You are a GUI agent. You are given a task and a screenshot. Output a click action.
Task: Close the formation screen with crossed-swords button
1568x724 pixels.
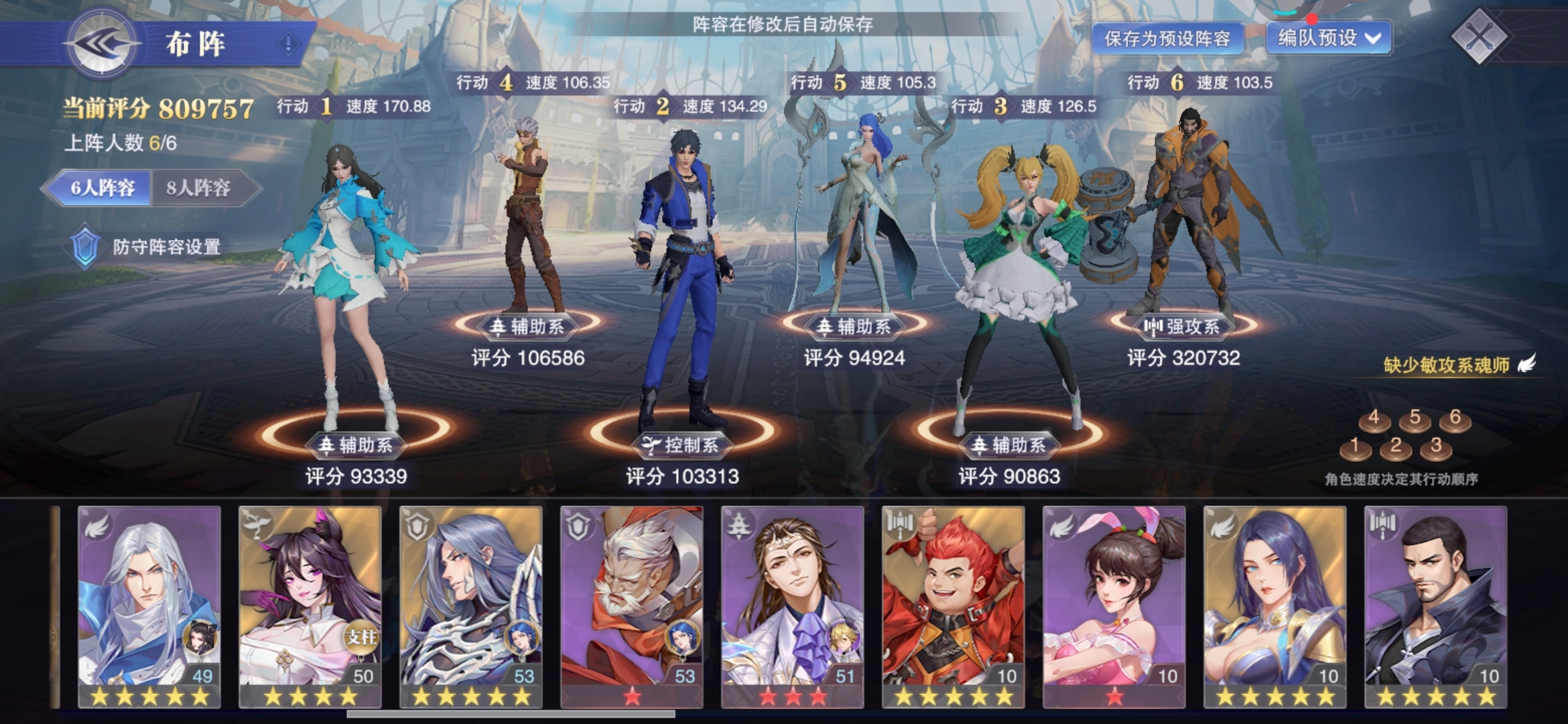(x=1479, y=36)
